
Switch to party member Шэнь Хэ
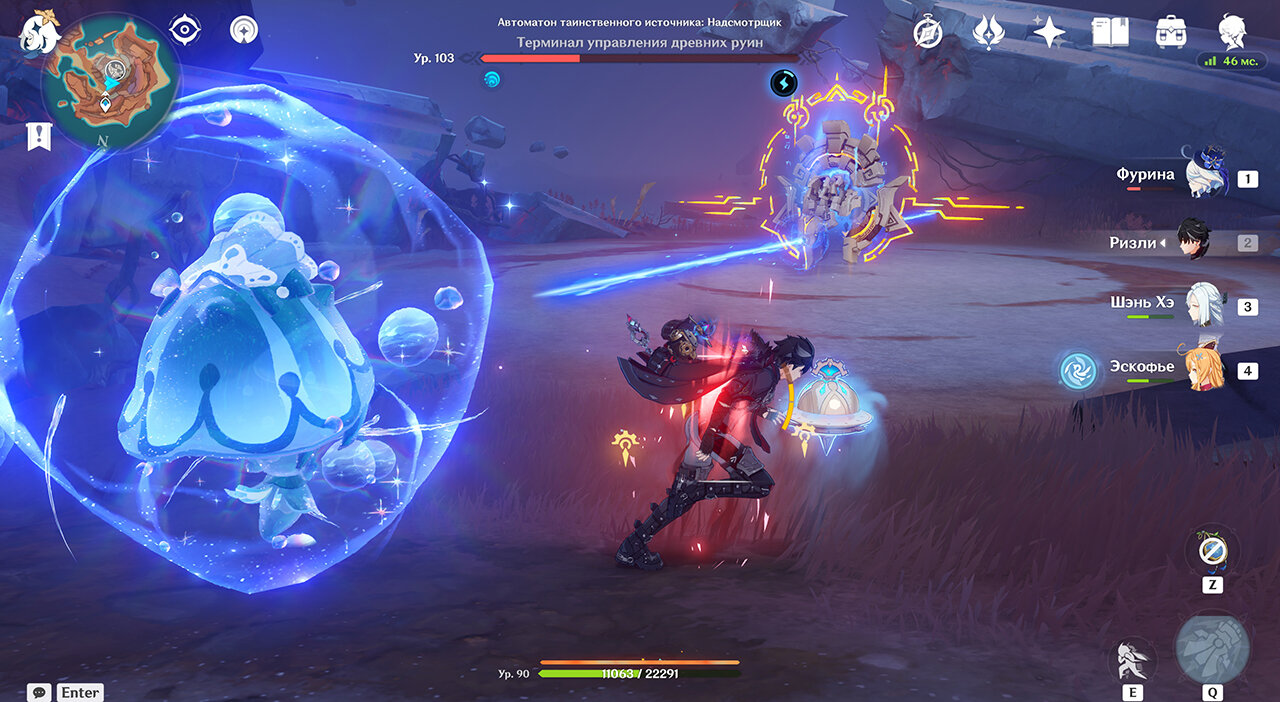point(1204,306)
